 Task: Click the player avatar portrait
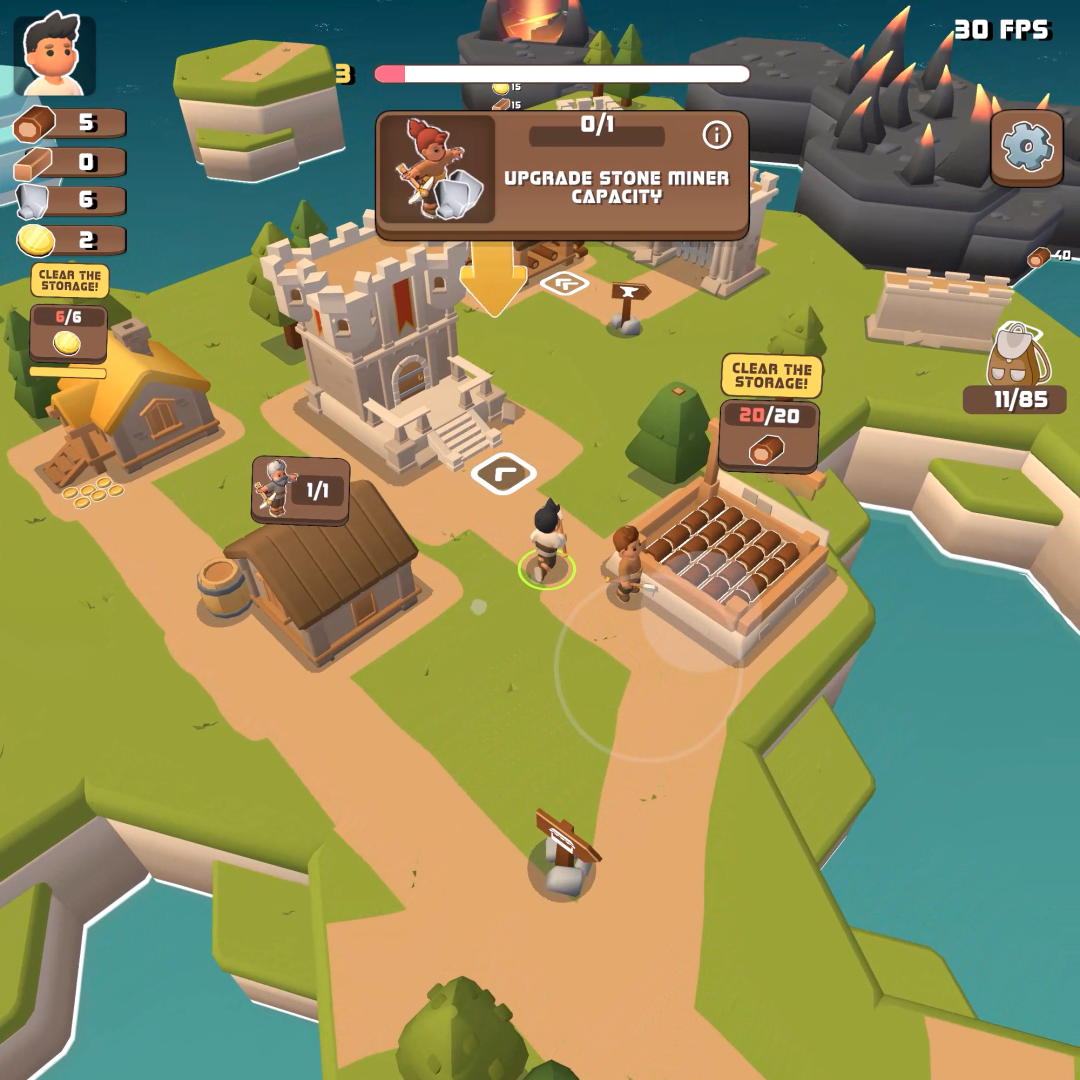[55, 56]
